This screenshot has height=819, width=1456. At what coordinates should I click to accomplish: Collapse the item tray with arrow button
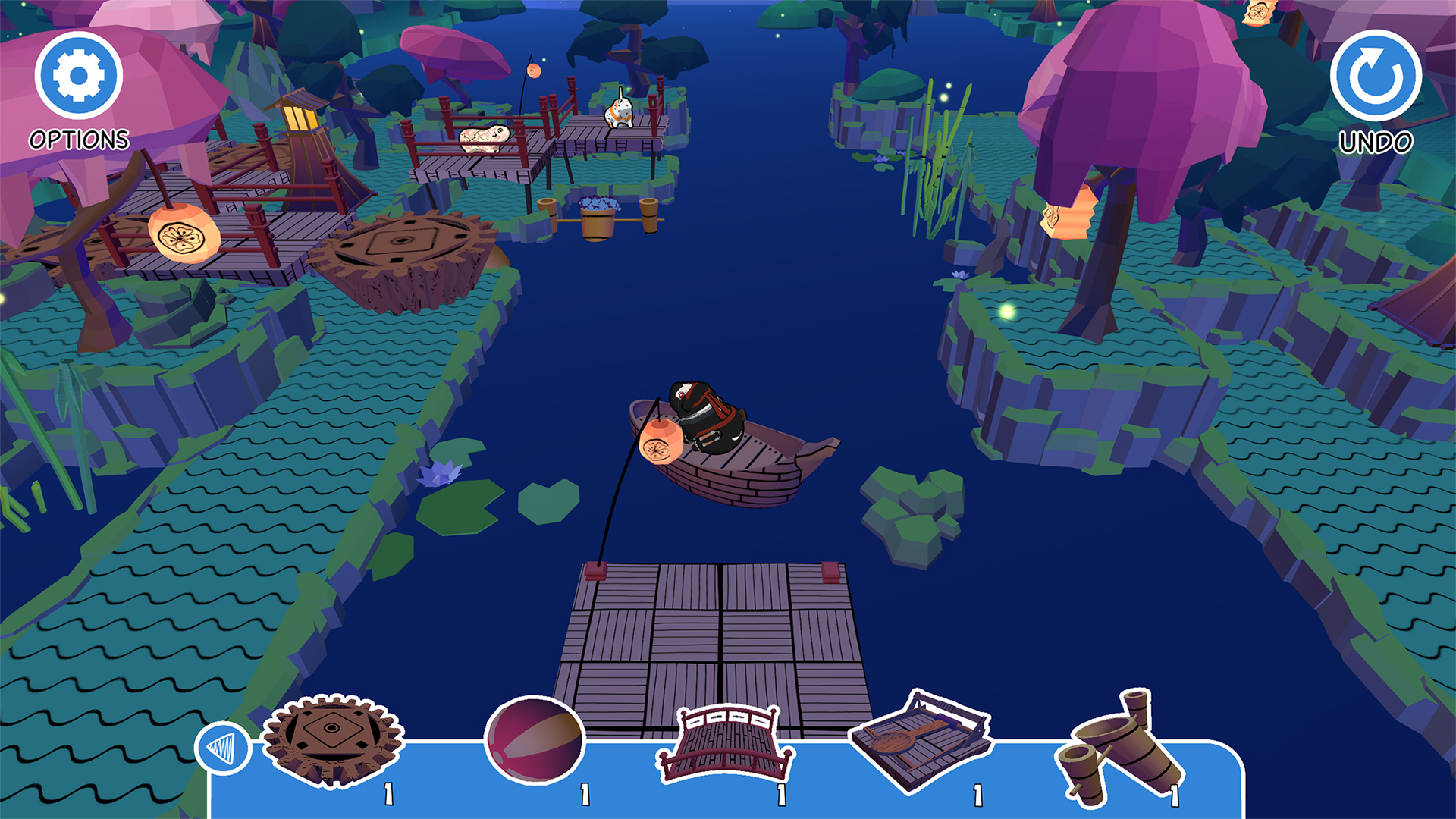pyautogui.click(x=223, y=748)
